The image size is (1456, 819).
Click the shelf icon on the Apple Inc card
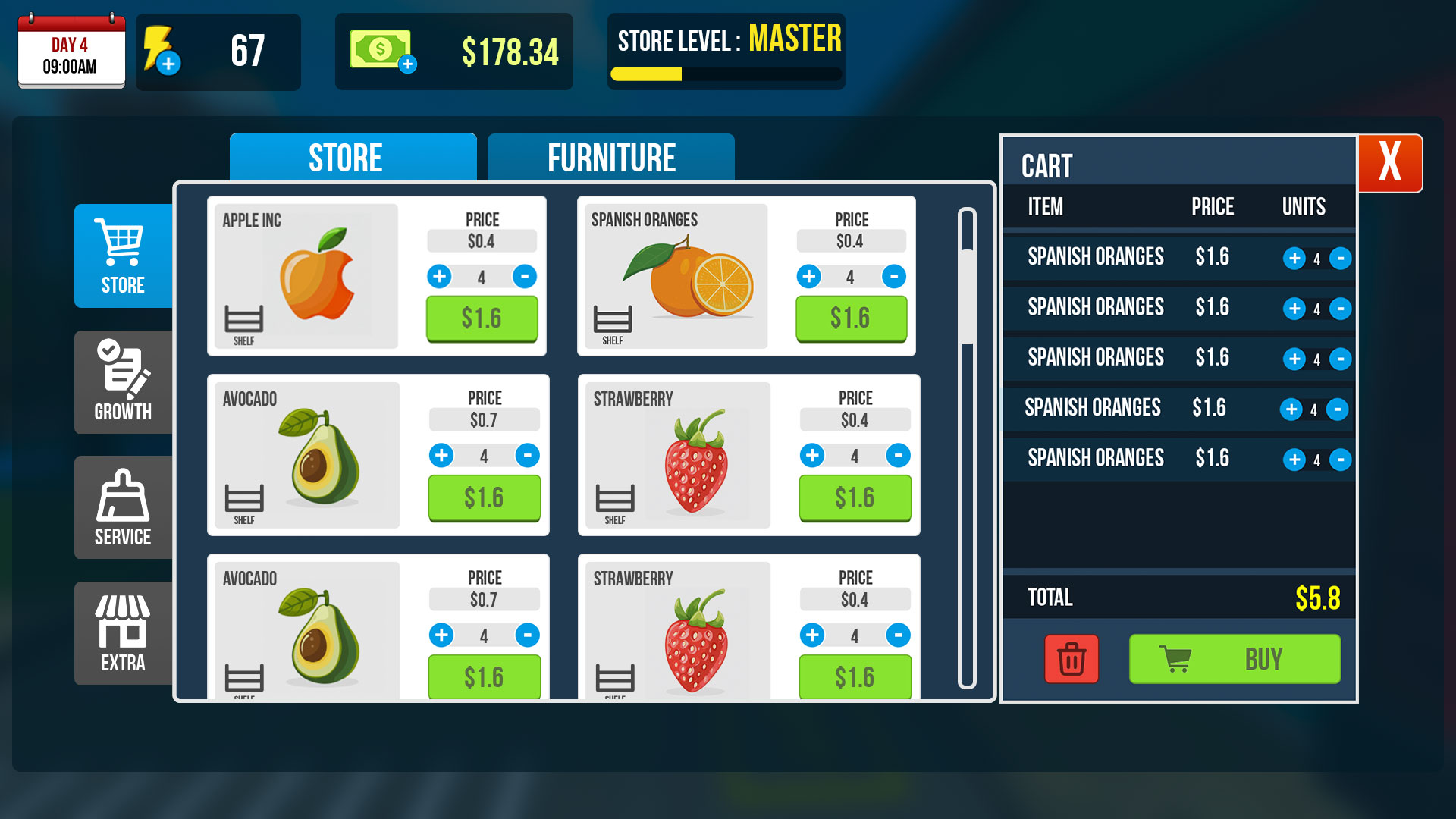pyautogui.click(x=243, y=318)
